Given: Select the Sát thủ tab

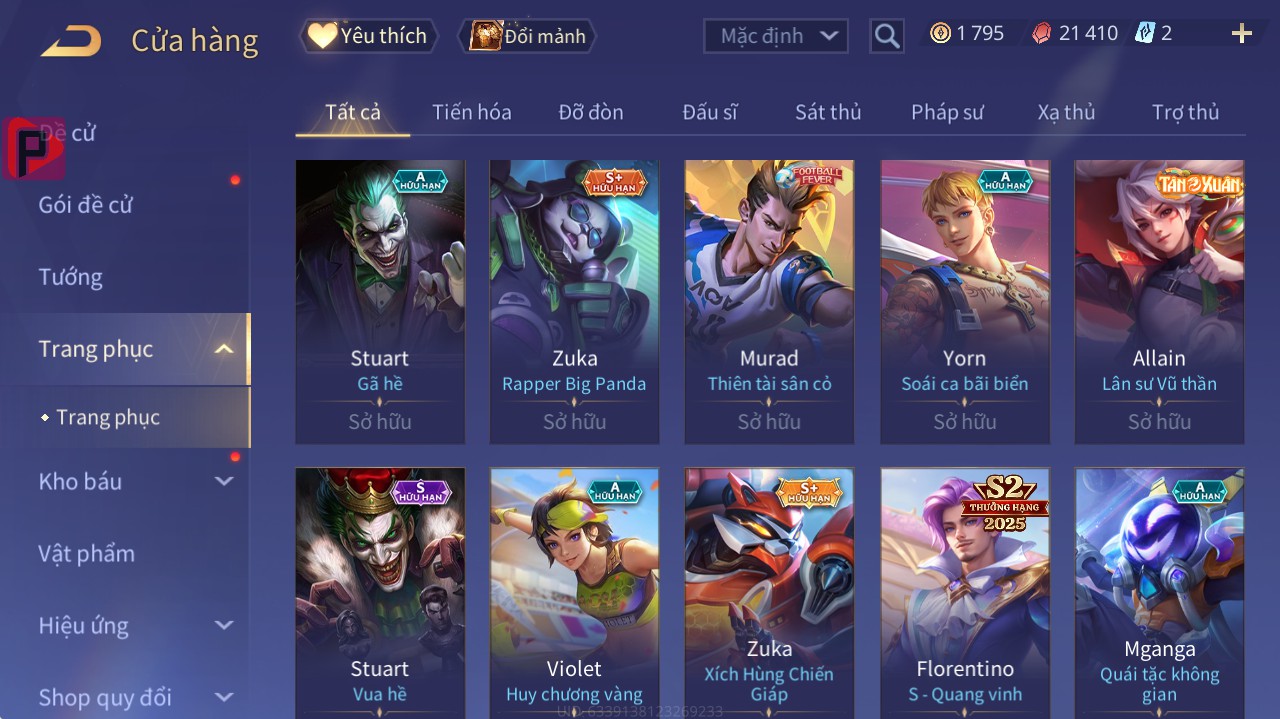Looking at the screenshot, I should click(828, 112).
